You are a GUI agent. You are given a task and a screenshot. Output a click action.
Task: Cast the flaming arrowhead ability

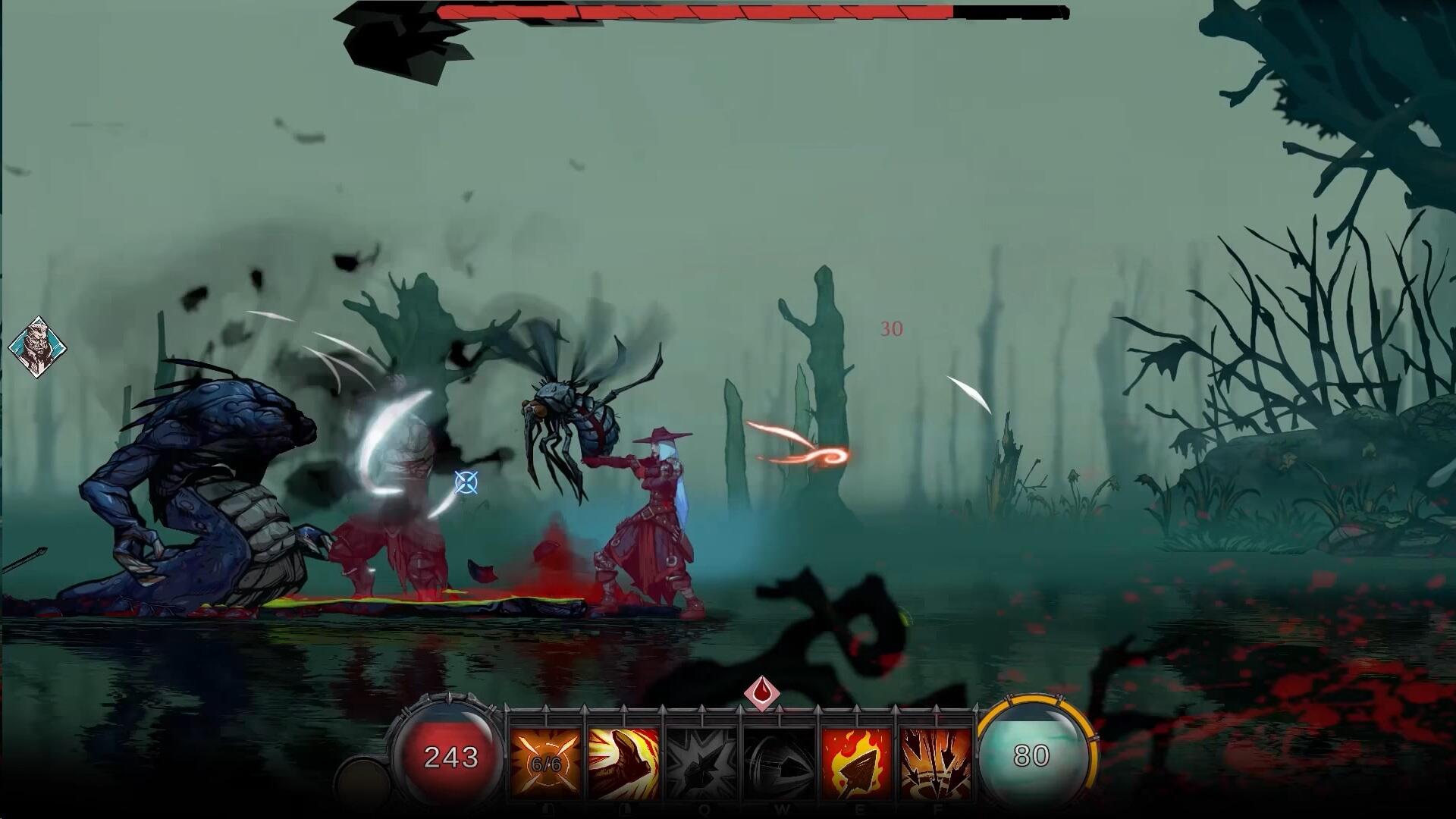point(857,761)
